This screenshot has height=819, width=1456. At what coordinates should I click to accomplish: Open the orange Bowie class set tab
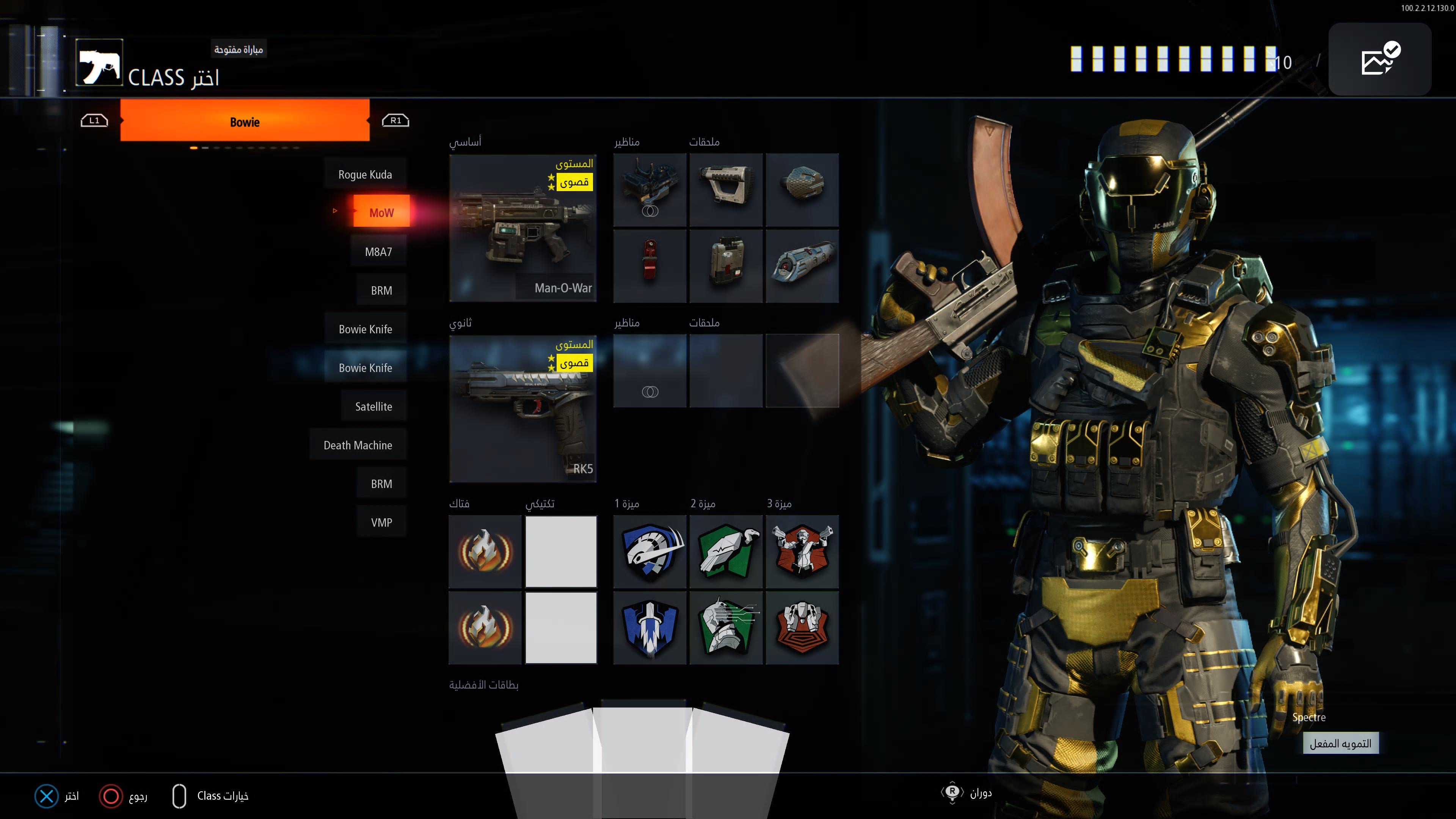point(245,121)
